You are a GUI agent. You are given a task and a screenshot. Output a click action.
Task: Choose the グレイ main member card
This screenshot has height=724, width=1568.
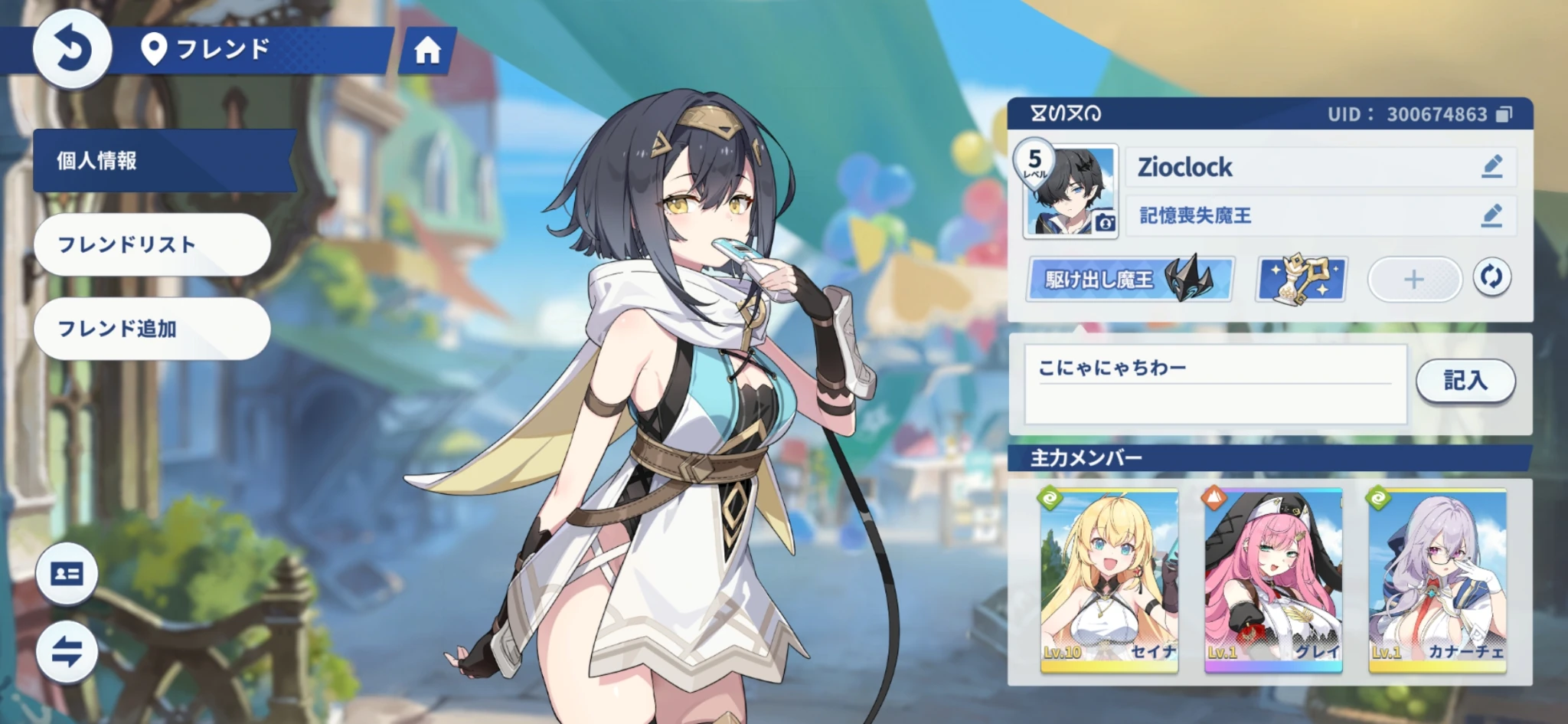[1272, 581]
